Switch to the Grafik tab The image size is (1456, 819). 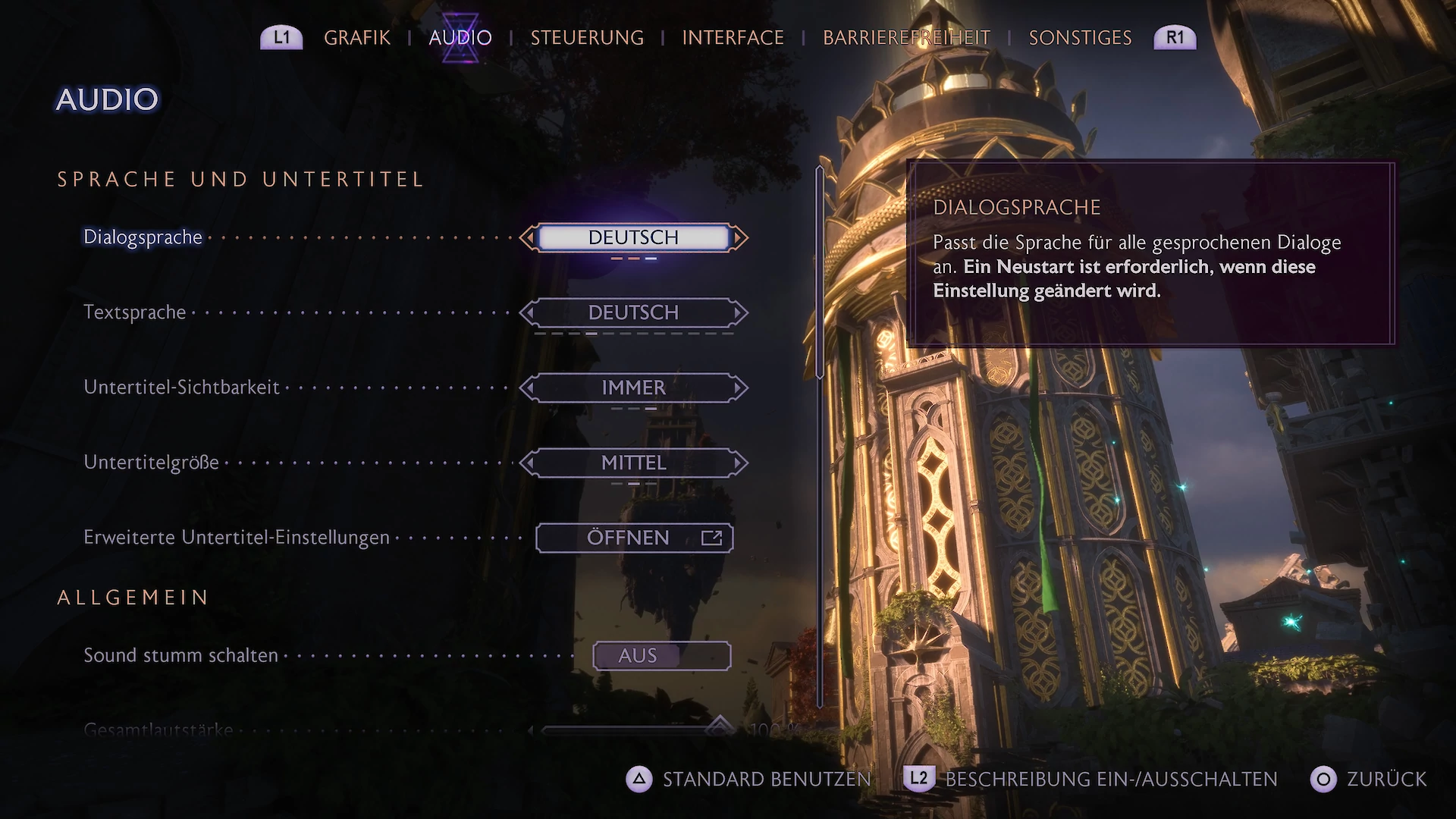pos(356,38)
